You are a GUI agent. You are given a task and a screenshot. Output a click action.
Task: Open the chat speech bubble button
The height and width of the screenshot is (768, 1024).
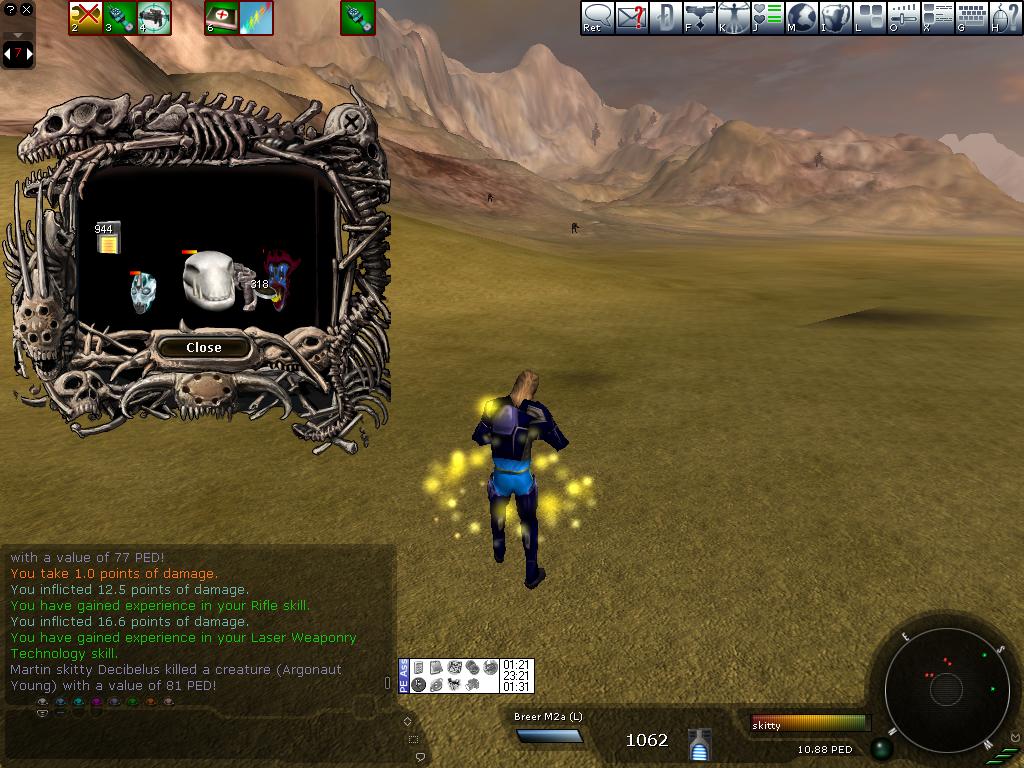(597, 17)
